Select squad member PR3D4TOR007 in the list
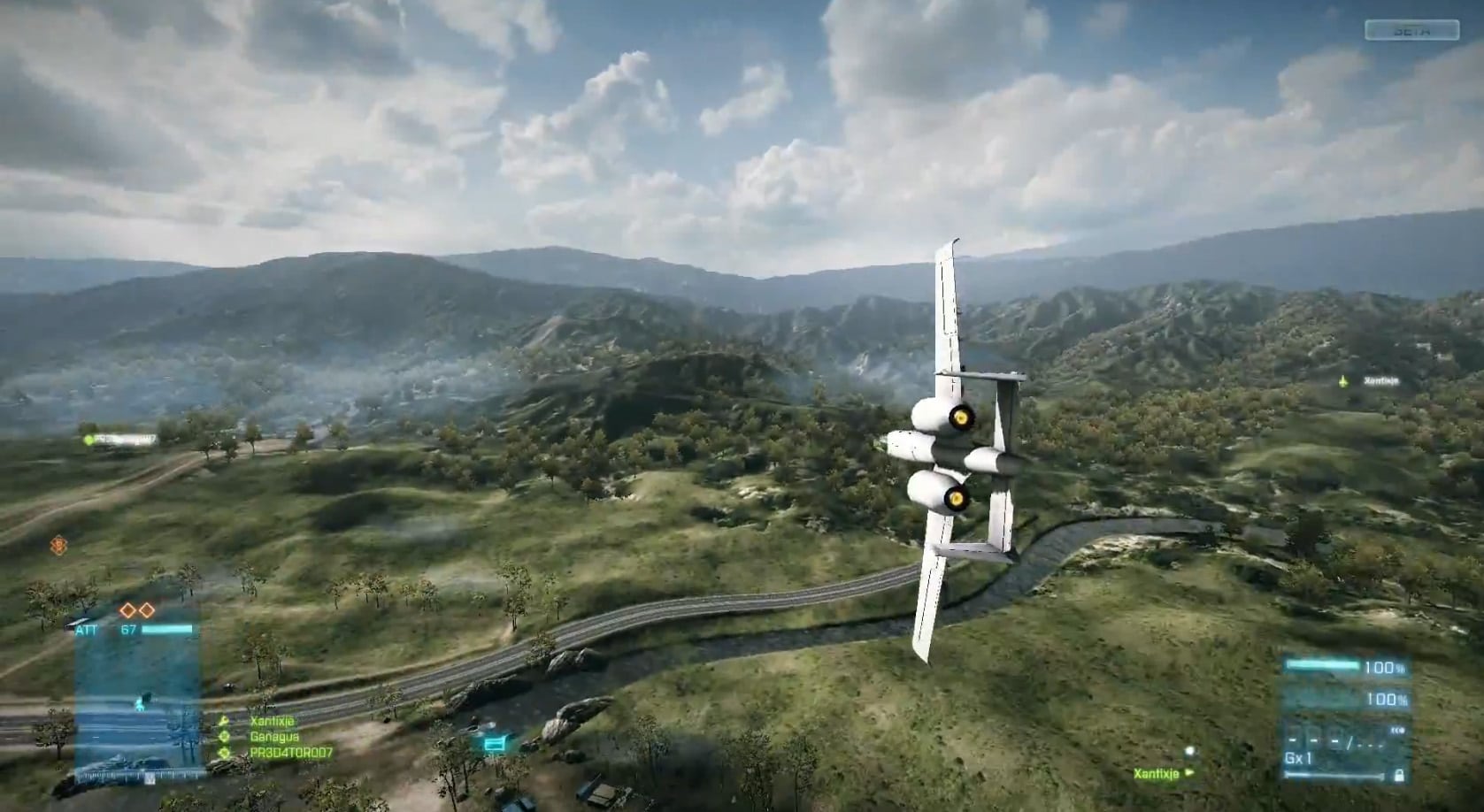This screenshot has width=1484, height=812. click(x=291, y=753)
